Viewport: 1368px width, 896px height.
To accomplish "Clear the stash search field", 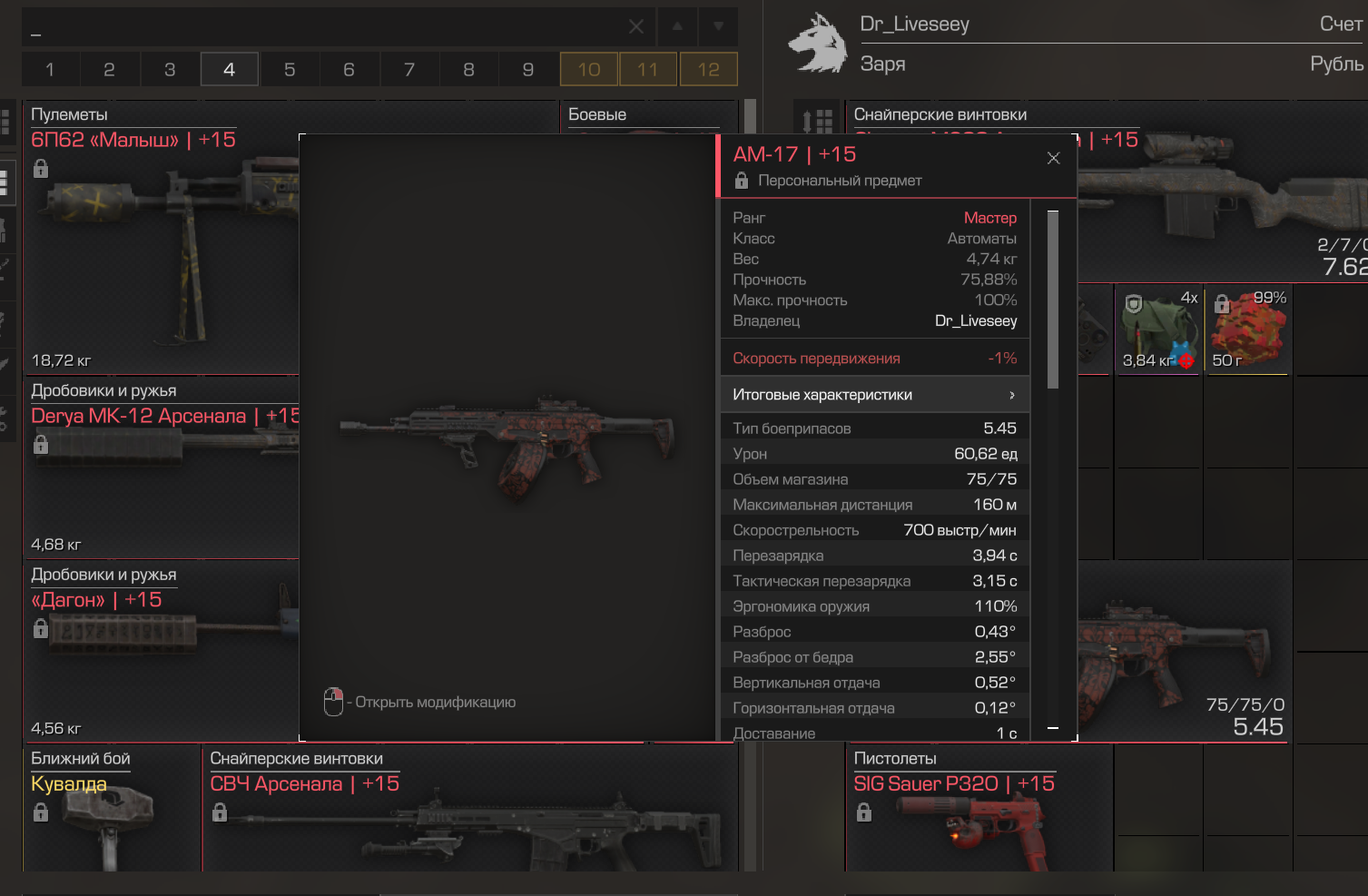I will click(636, 27).
